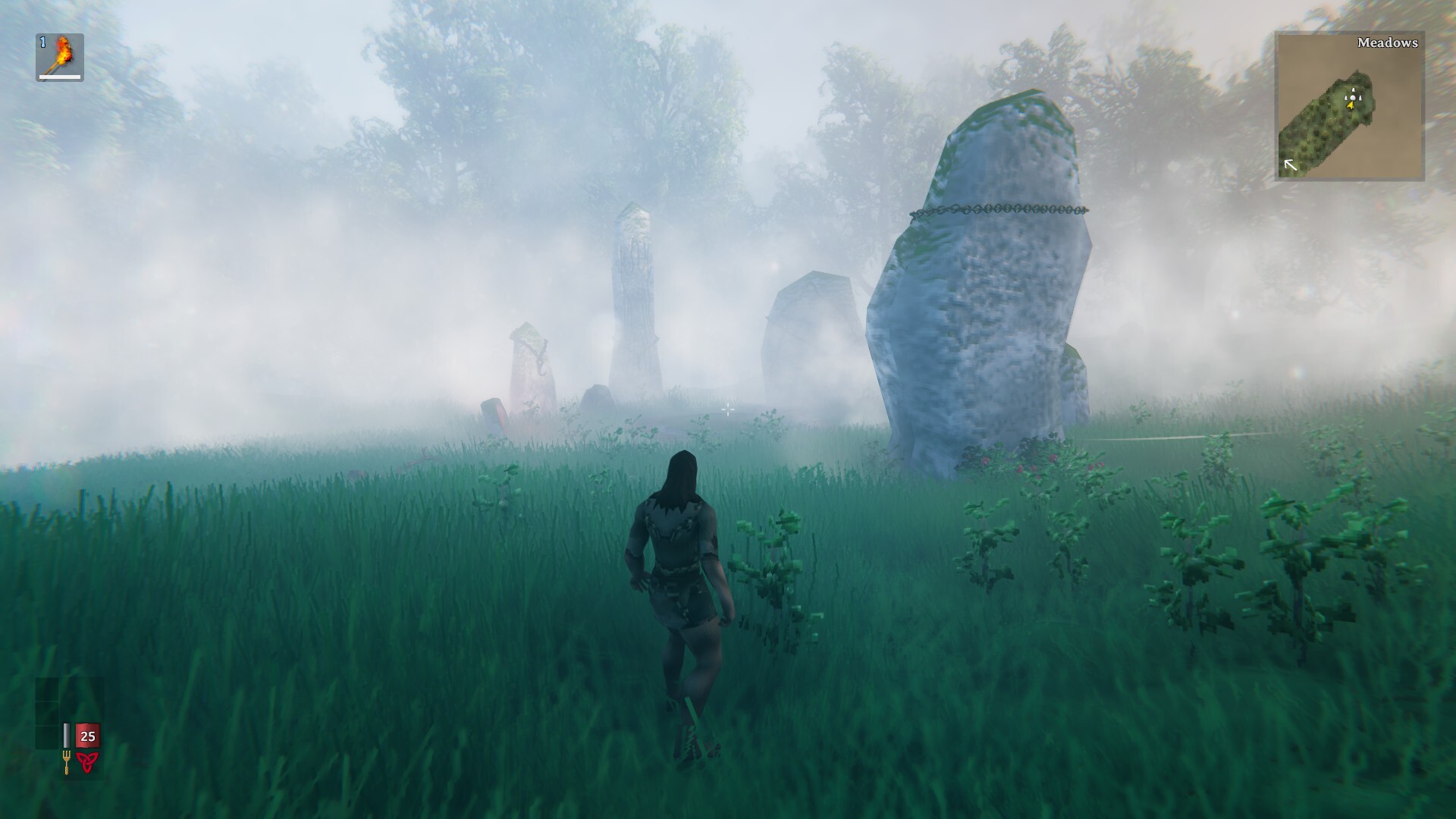Click the fork food status icon
The height and width of the screenshot is (819, 1456).
pos(67,761)
